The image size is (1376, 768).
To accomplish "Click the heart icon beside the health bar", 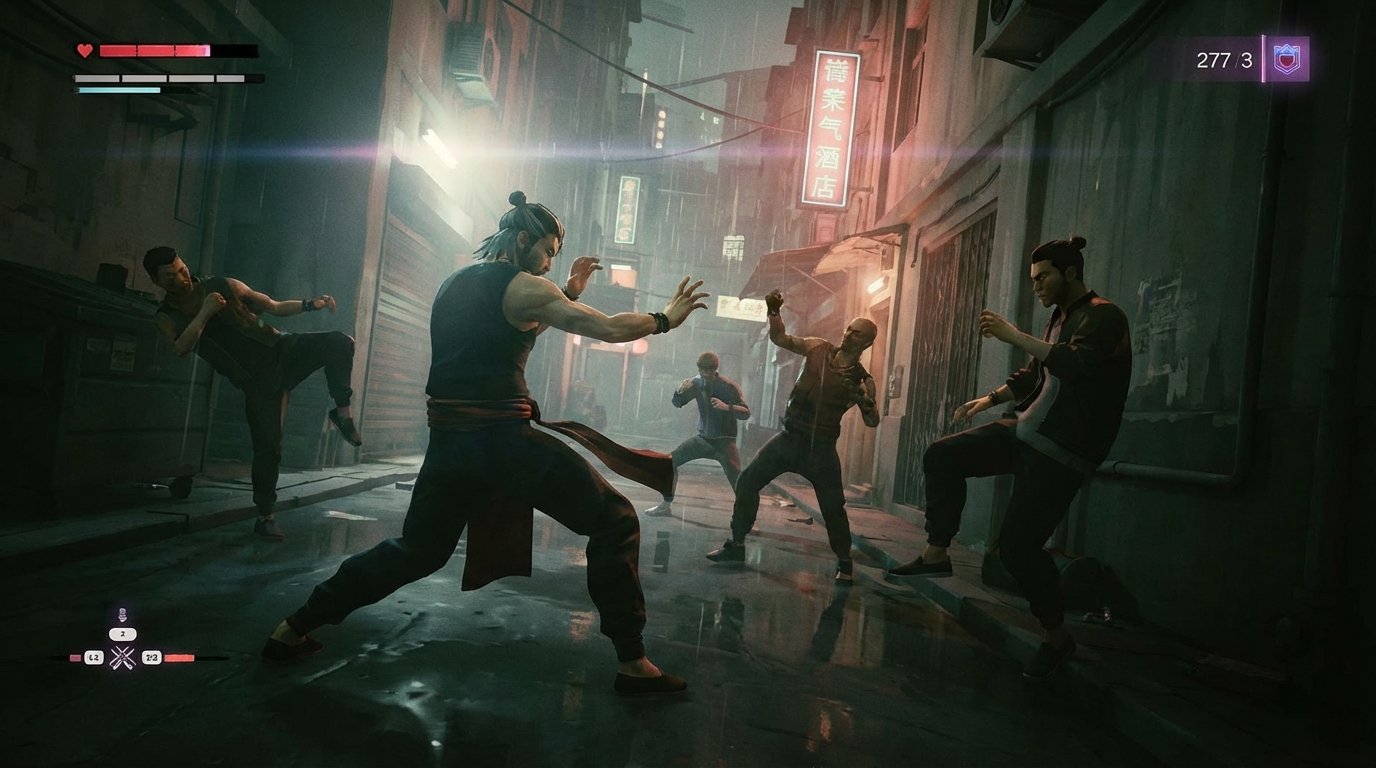I will click(85, 50).
